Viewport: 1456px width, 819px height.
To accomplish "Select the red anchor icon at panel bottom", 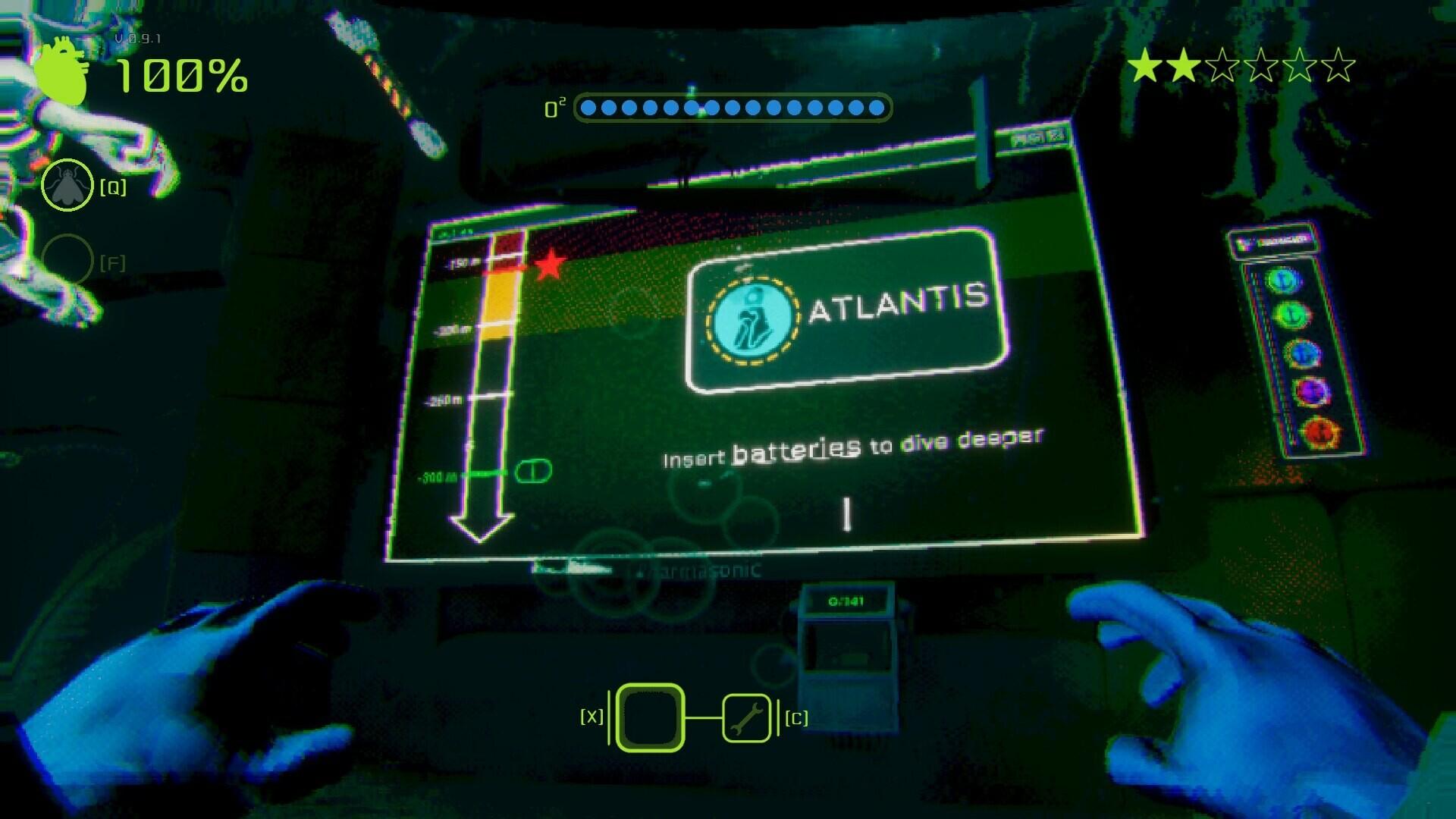I will point(1318,429).
